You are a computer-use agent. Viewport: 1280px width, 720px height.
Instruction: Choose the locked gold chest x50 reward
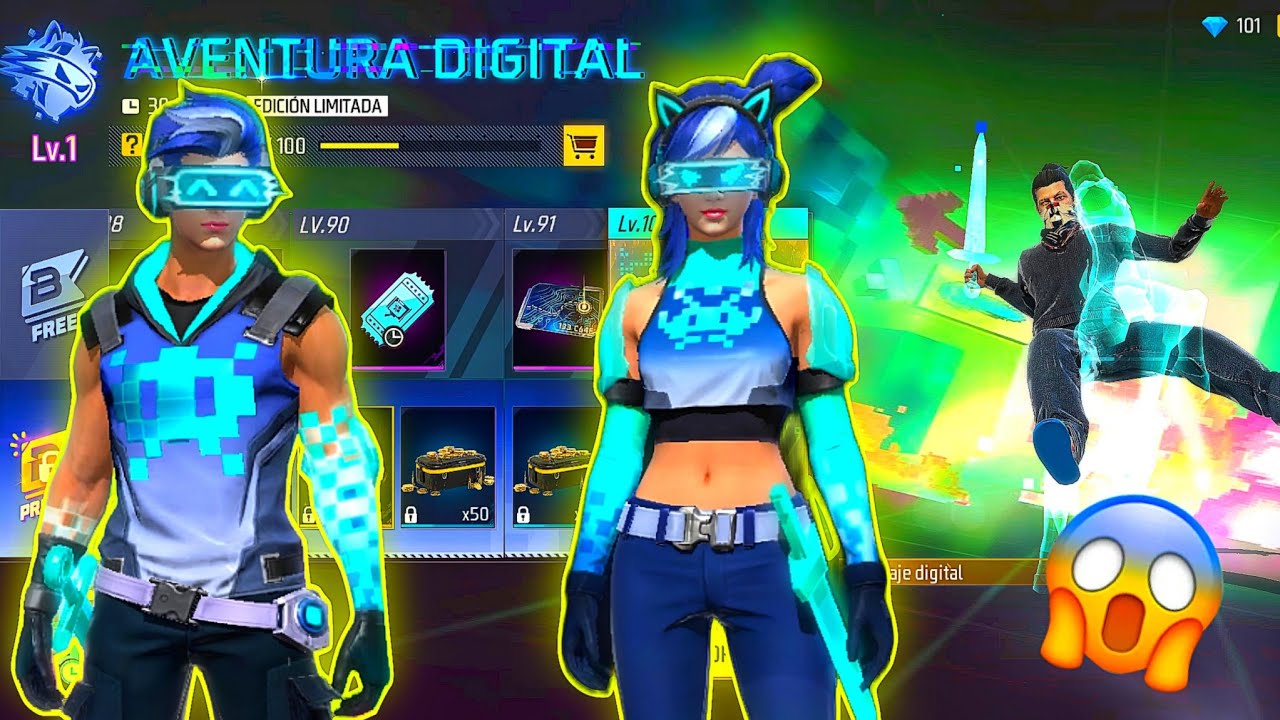click(447, 468)
